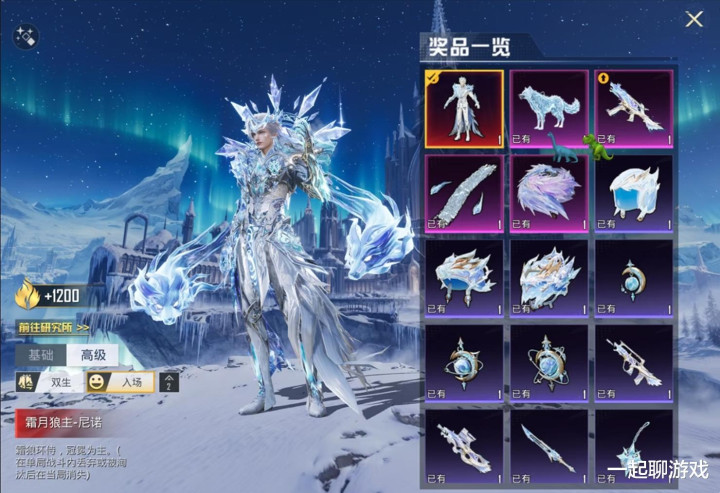720x493 pixels.
Task: Toggle the sparkle effects icon
Action: coord(26,39)
